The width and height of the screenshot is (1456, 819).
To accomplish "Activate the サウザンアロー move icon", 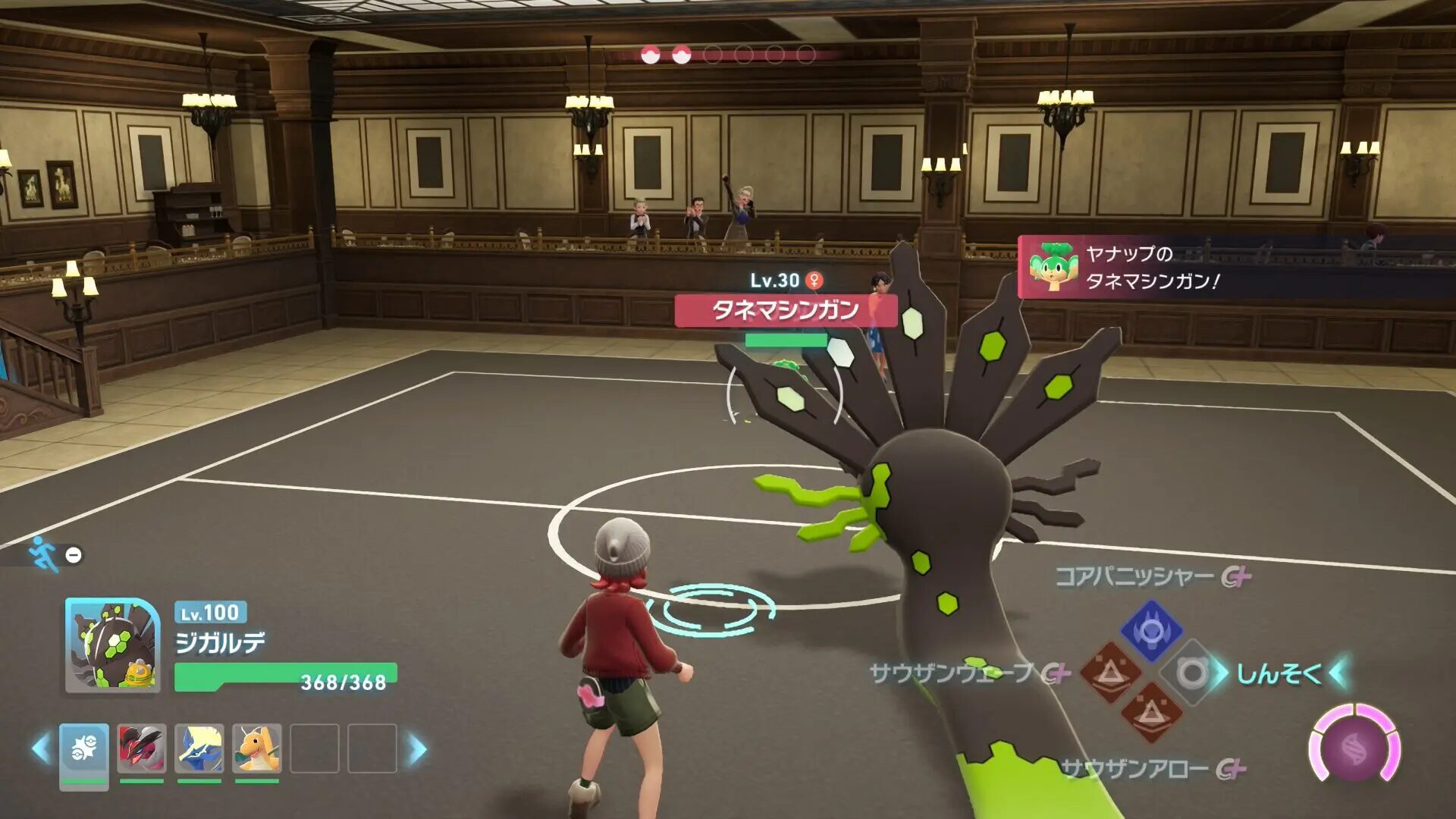I will [1151, 713].
